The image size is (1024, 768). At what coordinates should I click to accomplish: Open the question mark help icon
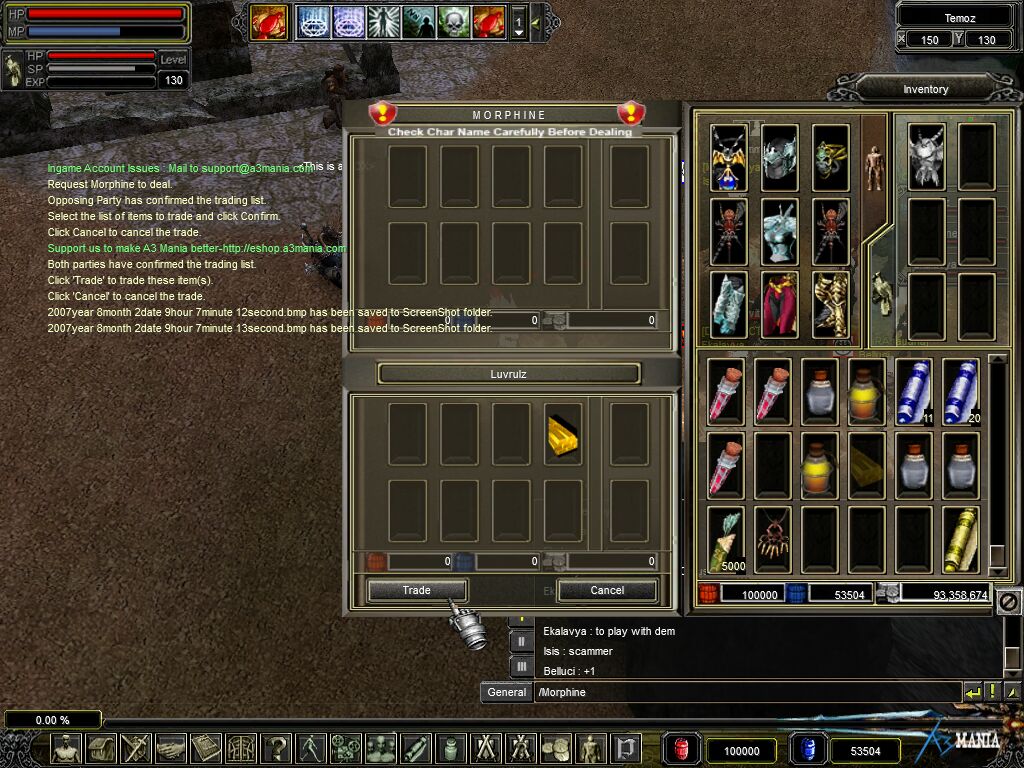pyautogui.click(x=276, y=748)
